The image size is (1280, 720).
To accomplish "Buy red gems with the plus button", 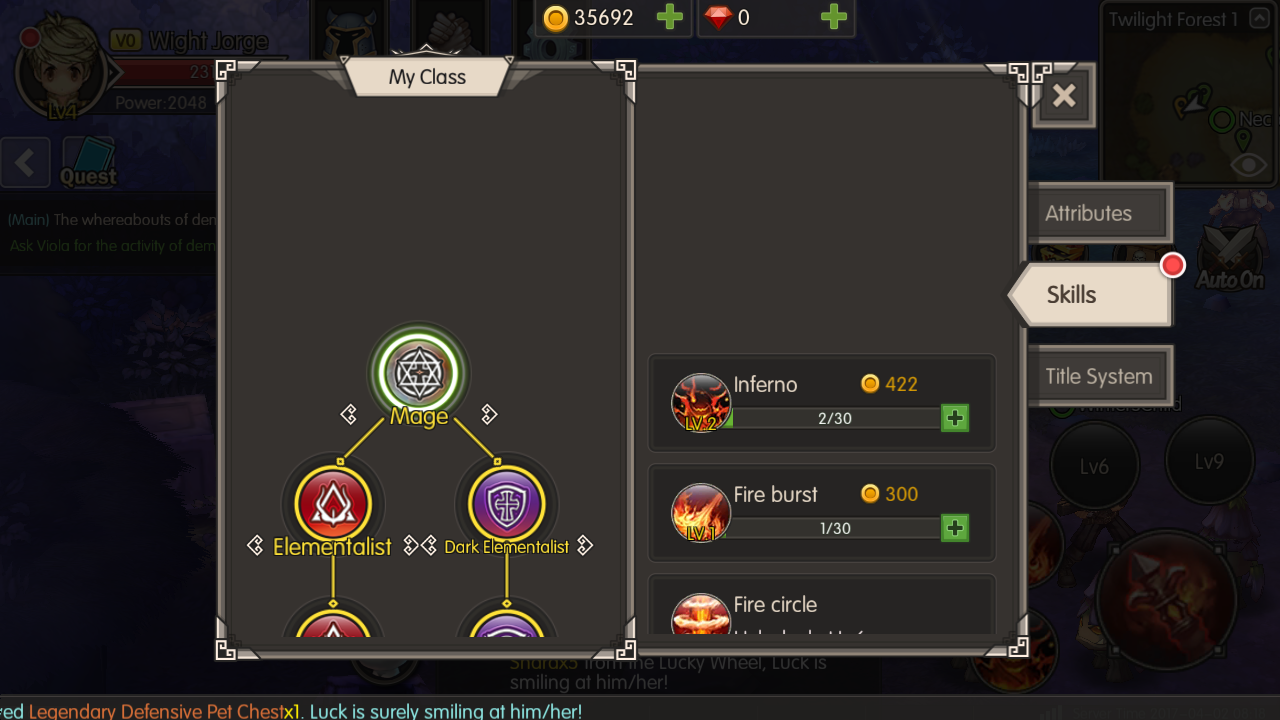I will click(x=833, y=17).
